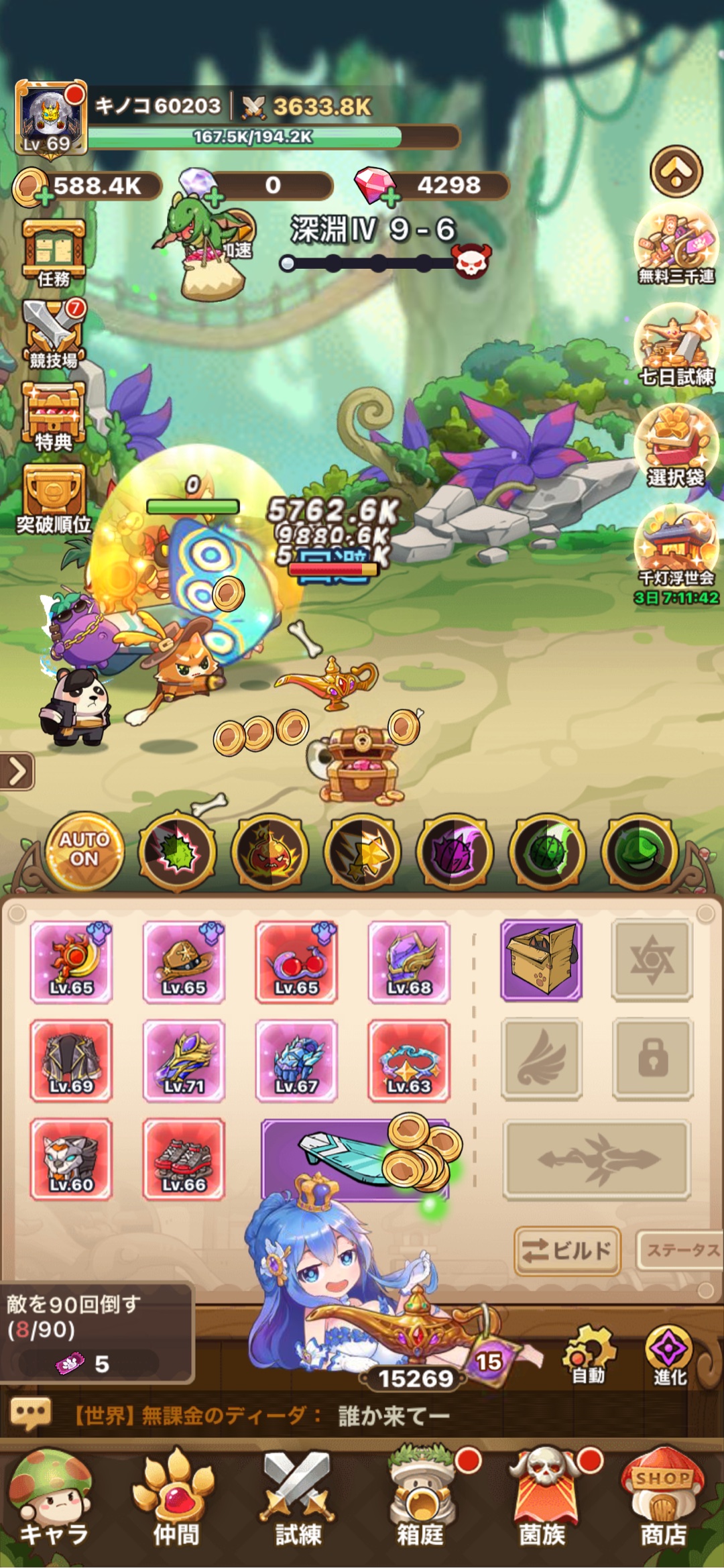Image resolution: width=724 pixels, height=1568 pixels.
Task: Open the 七日試練 event
Action: coord(676,346)
